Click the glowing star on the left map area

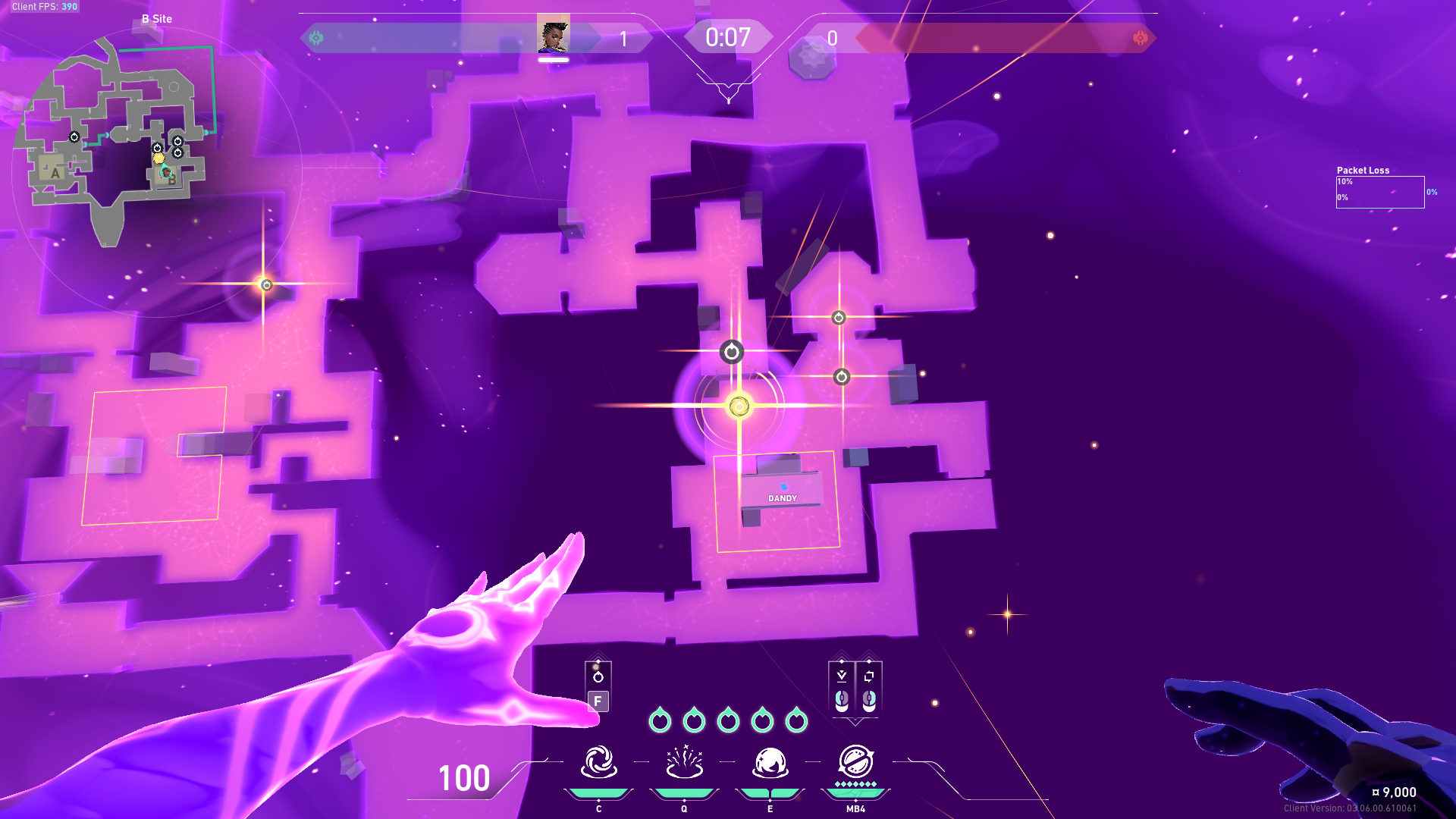265,284
